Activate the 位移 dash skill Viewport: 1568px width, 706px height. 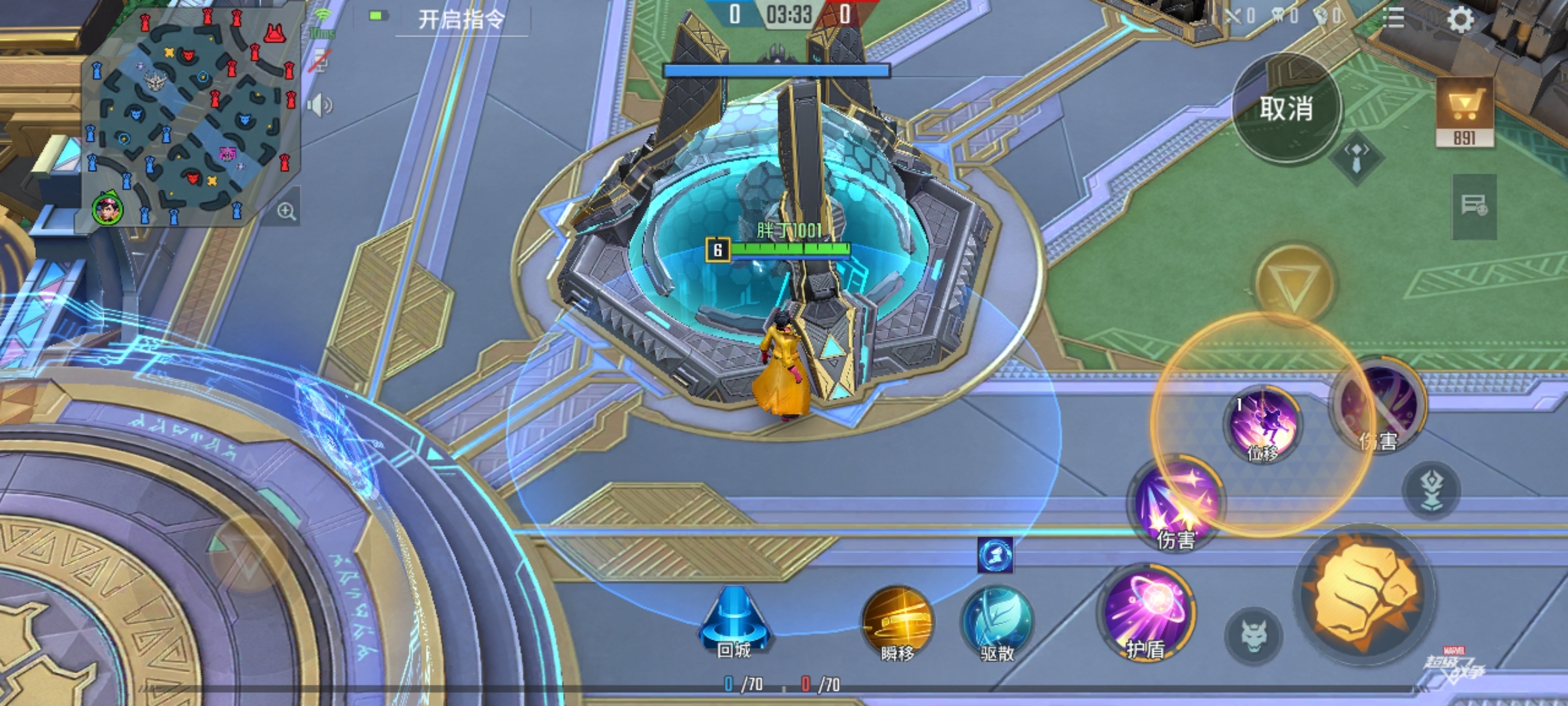[1263, 425]
